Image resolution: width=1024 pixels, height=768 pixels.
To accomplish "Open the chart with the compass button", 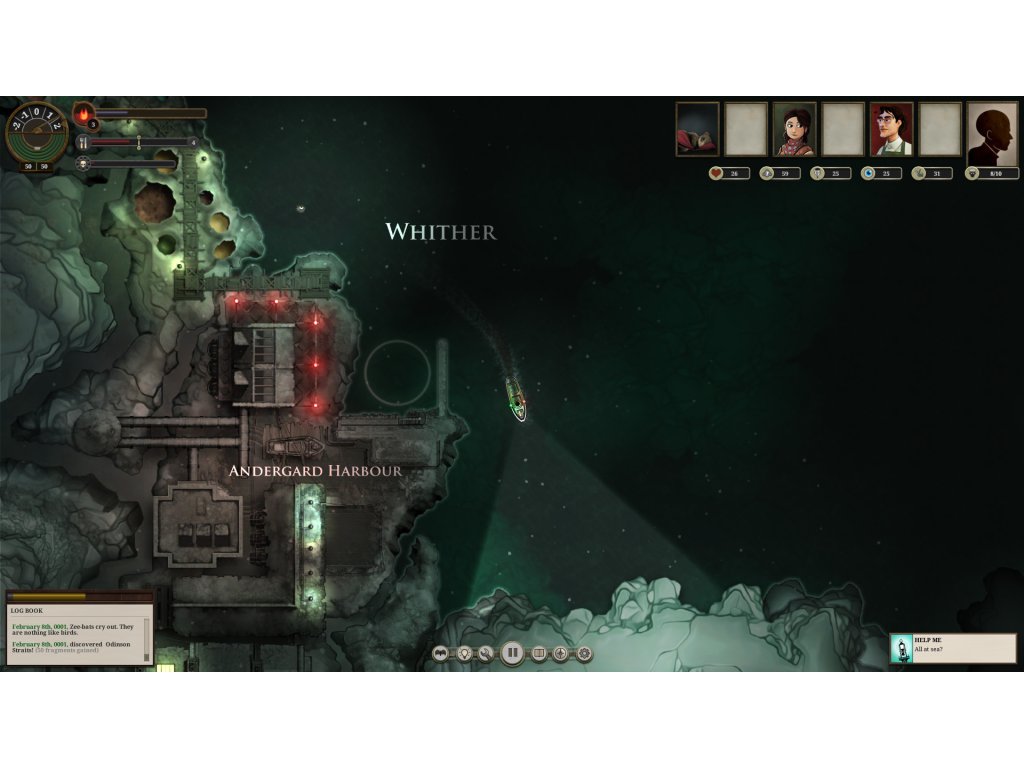I will (561, 654).
